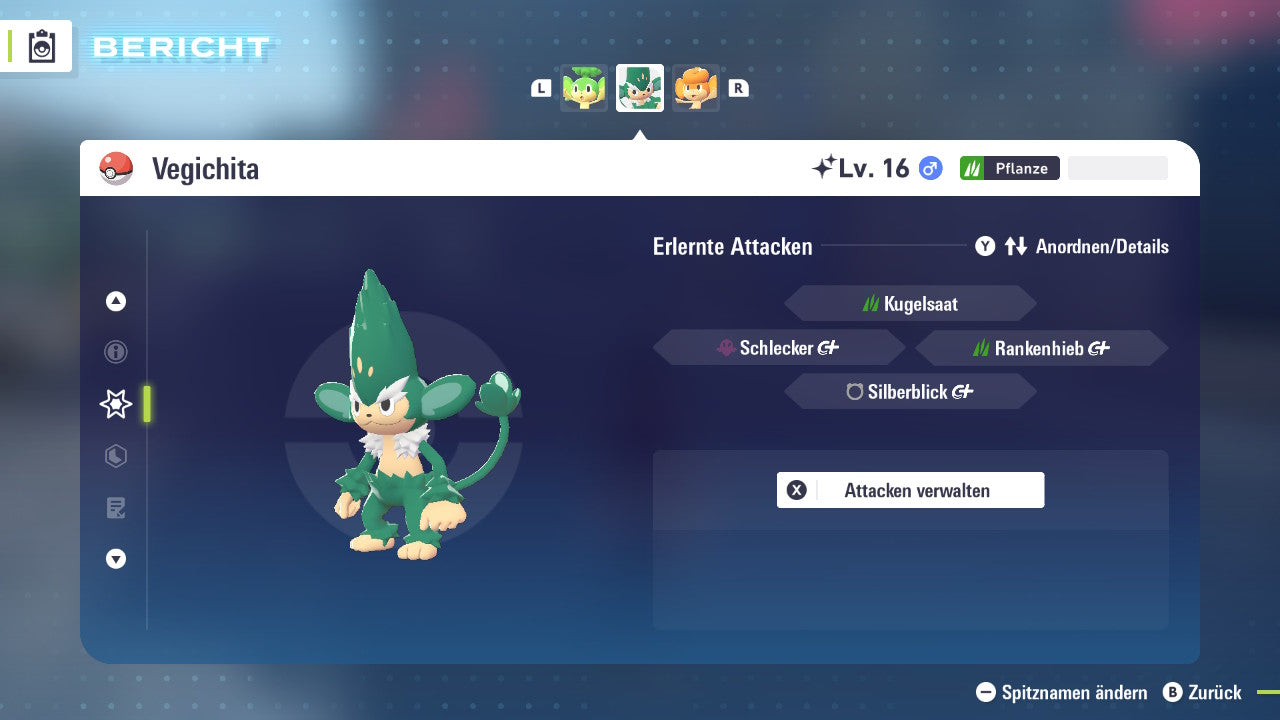
Task: Open the info tab in the sidebar
Action: [115, 352]
